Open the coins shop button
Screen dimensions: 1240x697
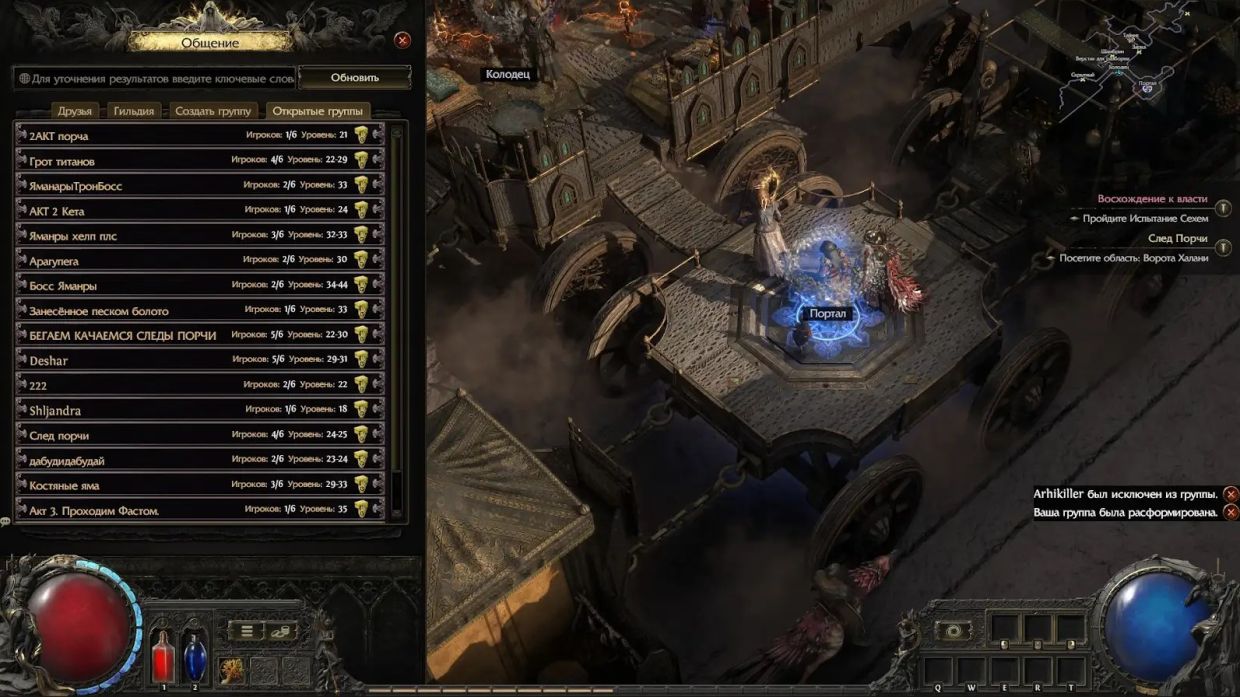pyautogui.click(x=281, y=631)
